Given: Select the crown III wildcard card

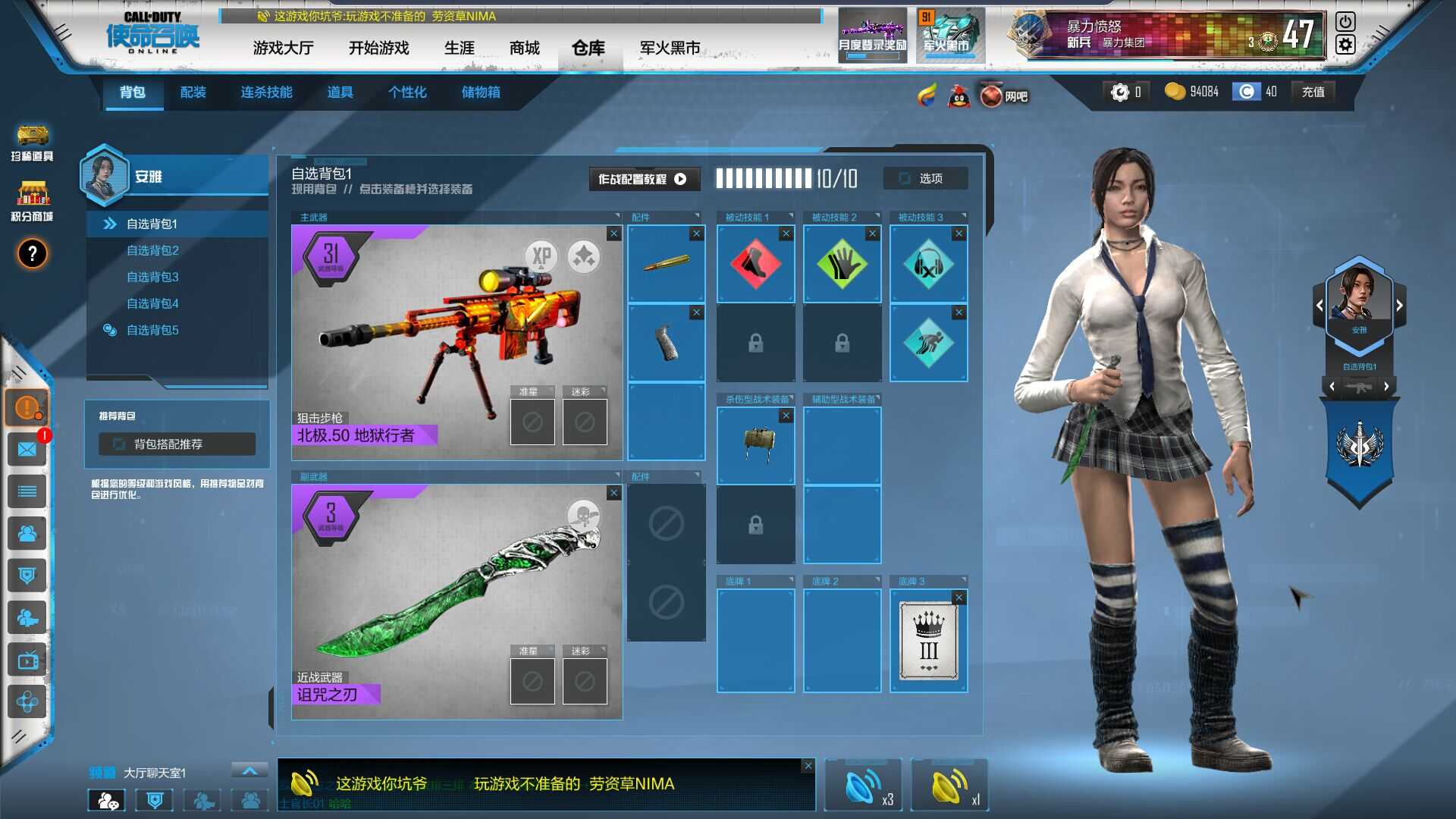Looking at the screenshot, I should [x=928, y=642].
